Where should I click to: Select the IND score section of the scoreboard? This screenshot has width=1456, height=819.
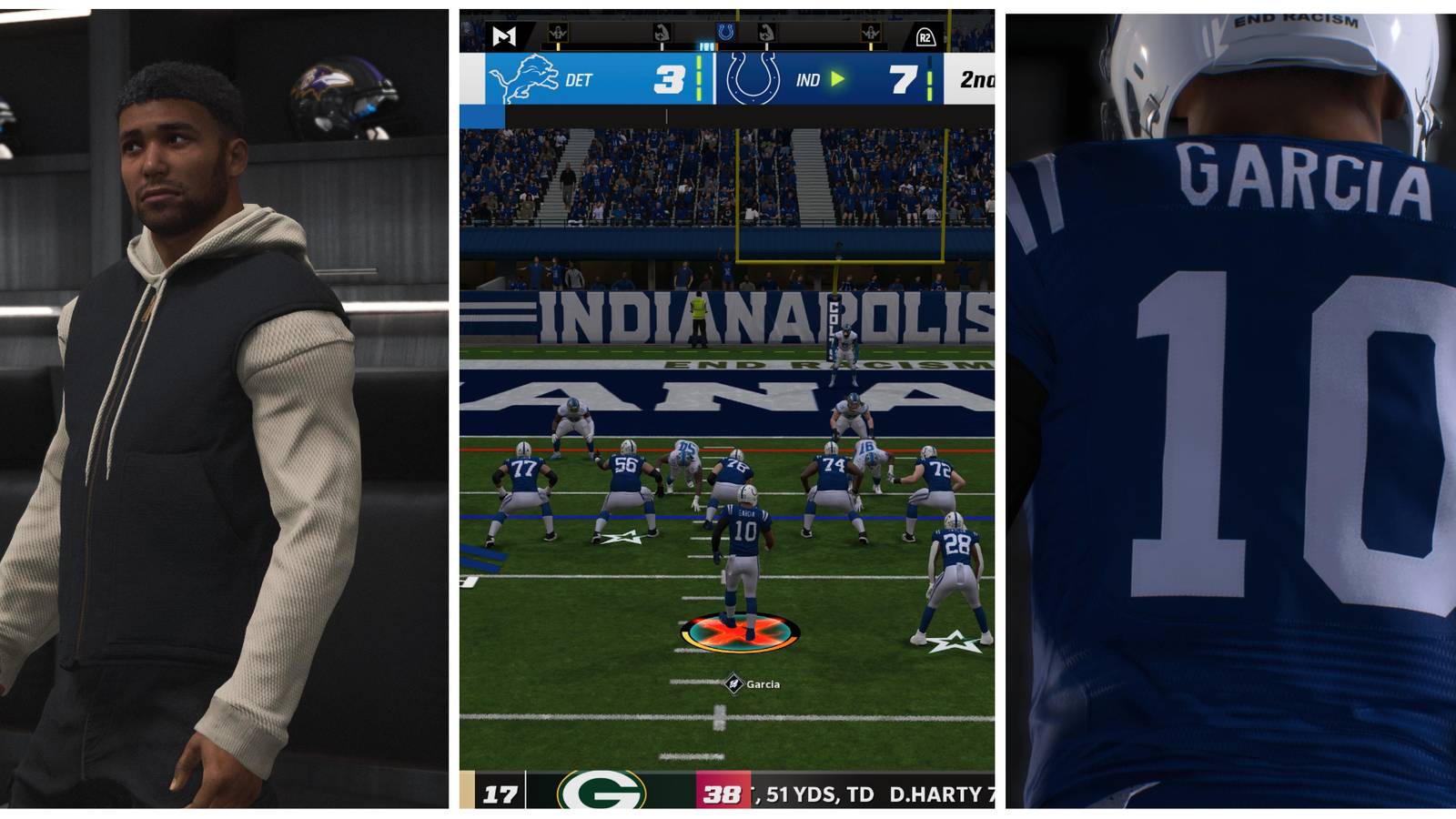click(902, 81)
